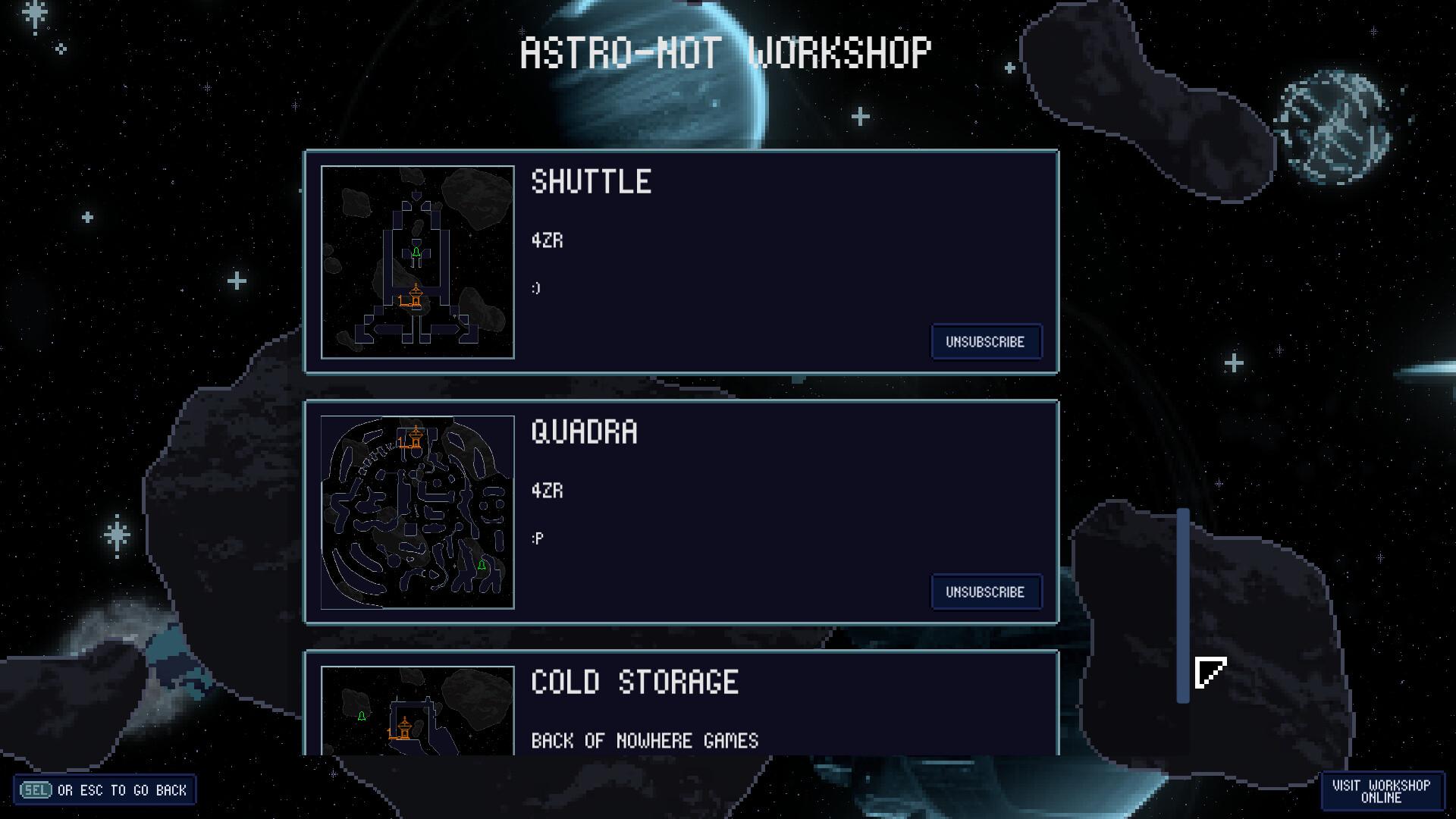Select the QUADRA workshop entry
Screen dimensions: 1456x819
[681, 512]
